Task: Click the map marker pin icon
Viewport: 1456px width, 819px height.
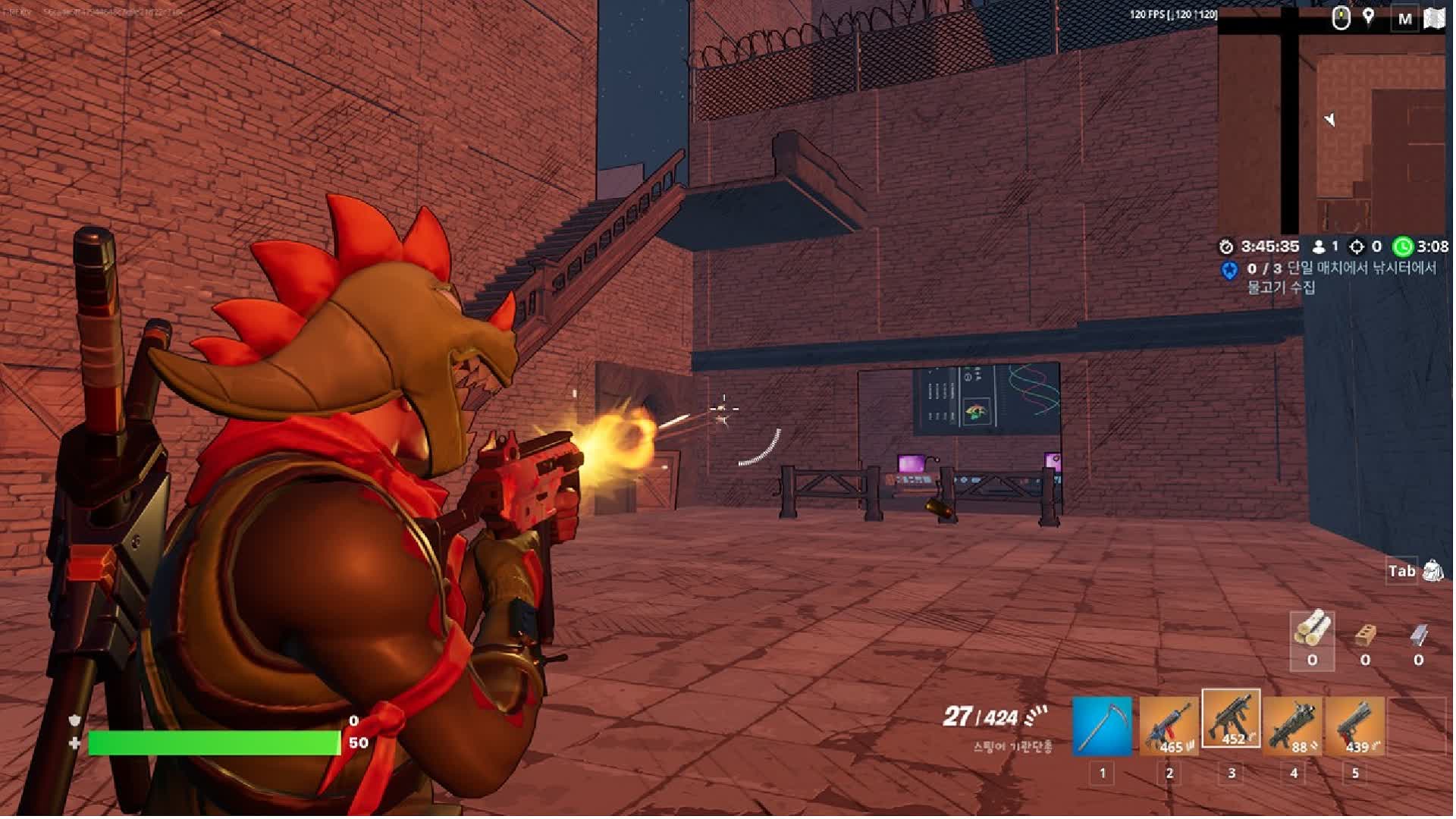Action: pyautogui.click(x=1369, y=17)
